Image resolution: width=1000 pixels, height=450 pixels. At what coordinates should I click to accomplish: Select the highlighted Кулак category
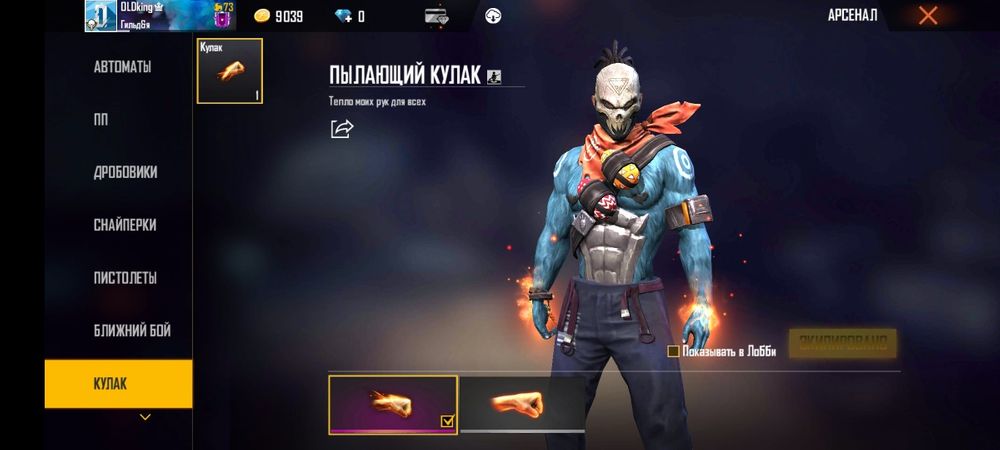pyautogui.click(x=118, y=384)
